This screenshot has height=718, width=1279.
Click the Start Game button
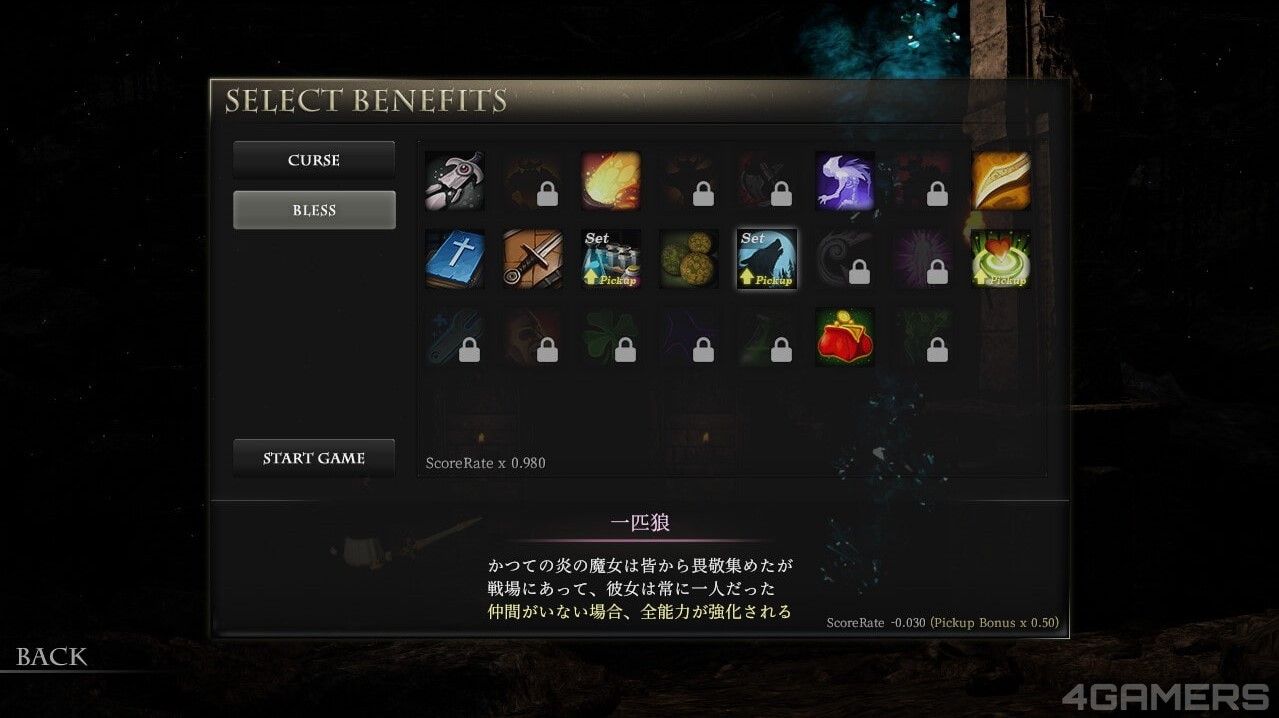point(314,458)
